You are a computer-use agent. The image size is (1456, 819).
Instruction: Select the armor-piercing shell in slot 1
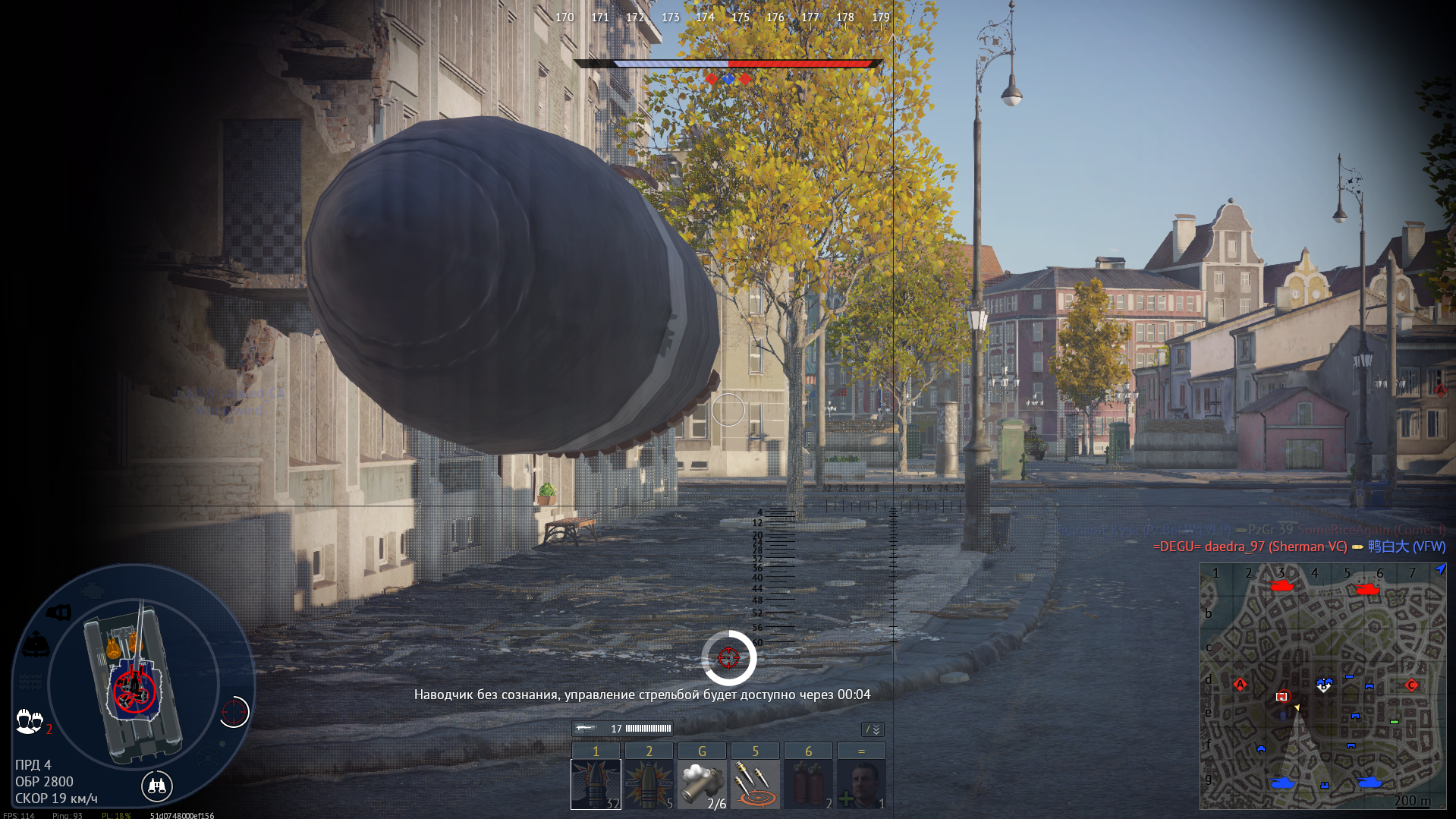coord(596,784)
